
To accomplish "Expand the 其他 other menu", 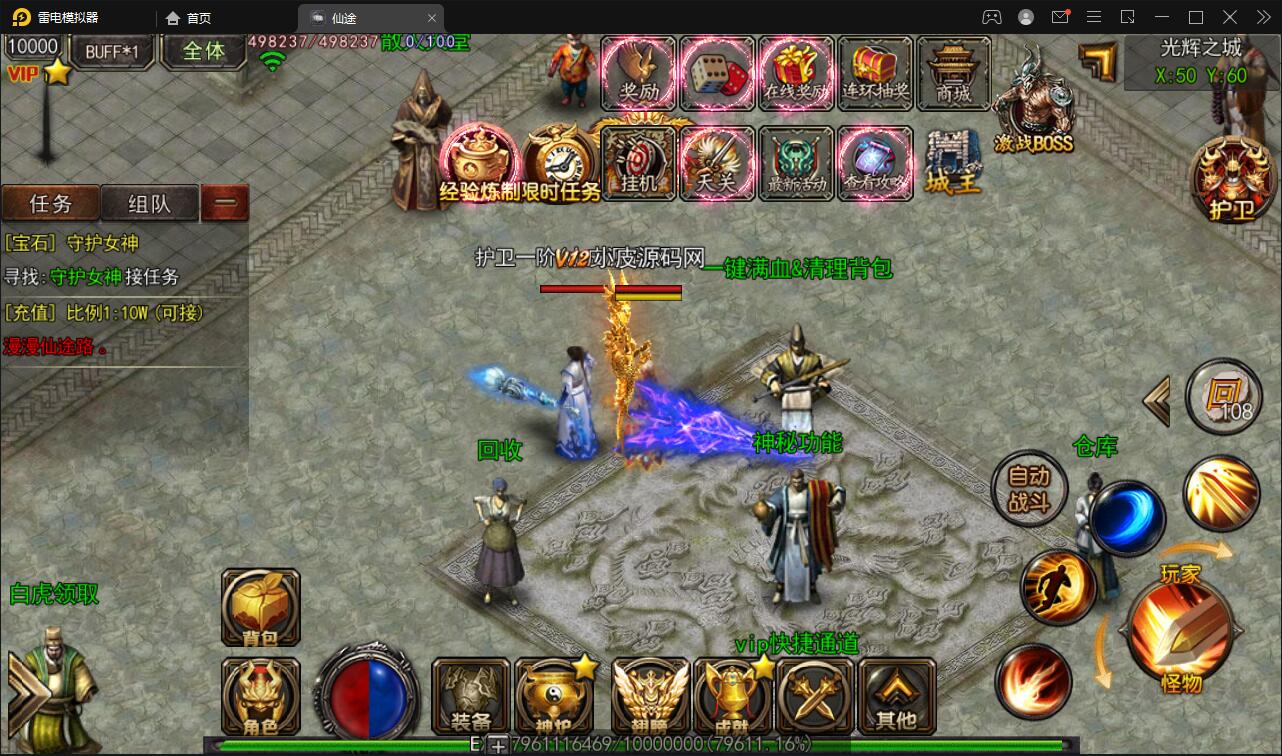I will pos(896,695).
